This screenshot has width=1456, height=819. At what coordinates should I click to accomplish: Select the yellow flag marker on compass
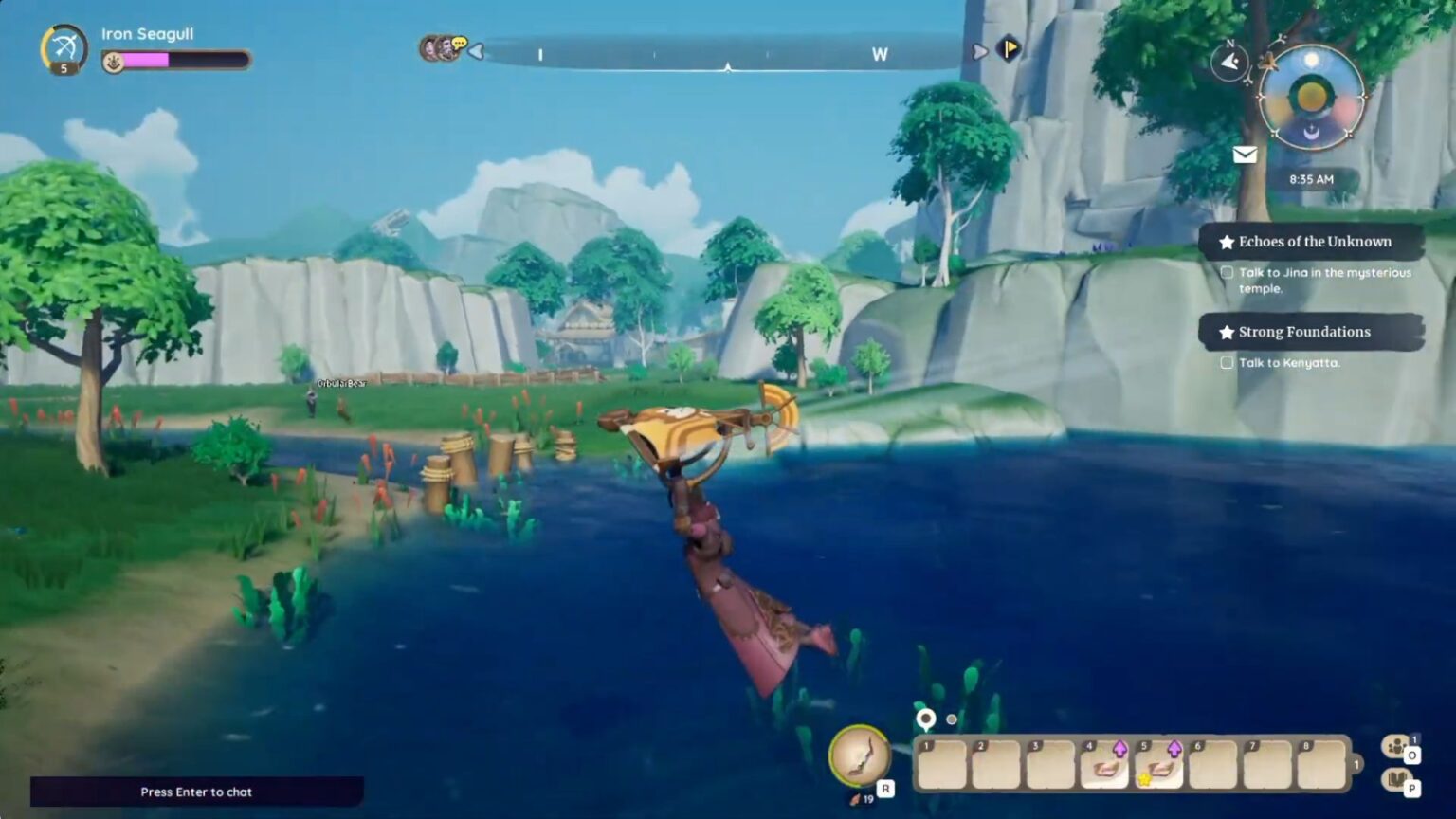pyautogui.click(x=1009, y=47)
